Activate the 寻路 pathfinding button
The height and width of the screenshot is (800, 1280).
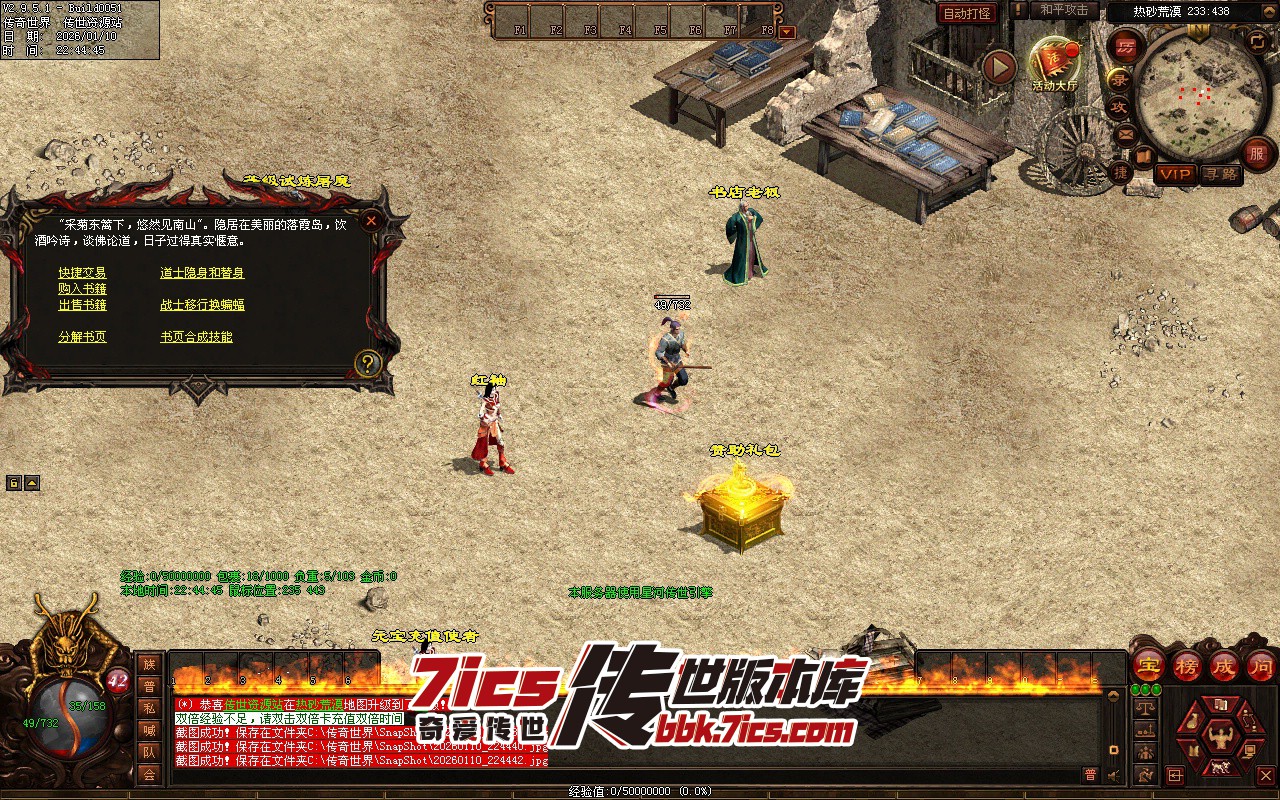(x=1220, y=174)
